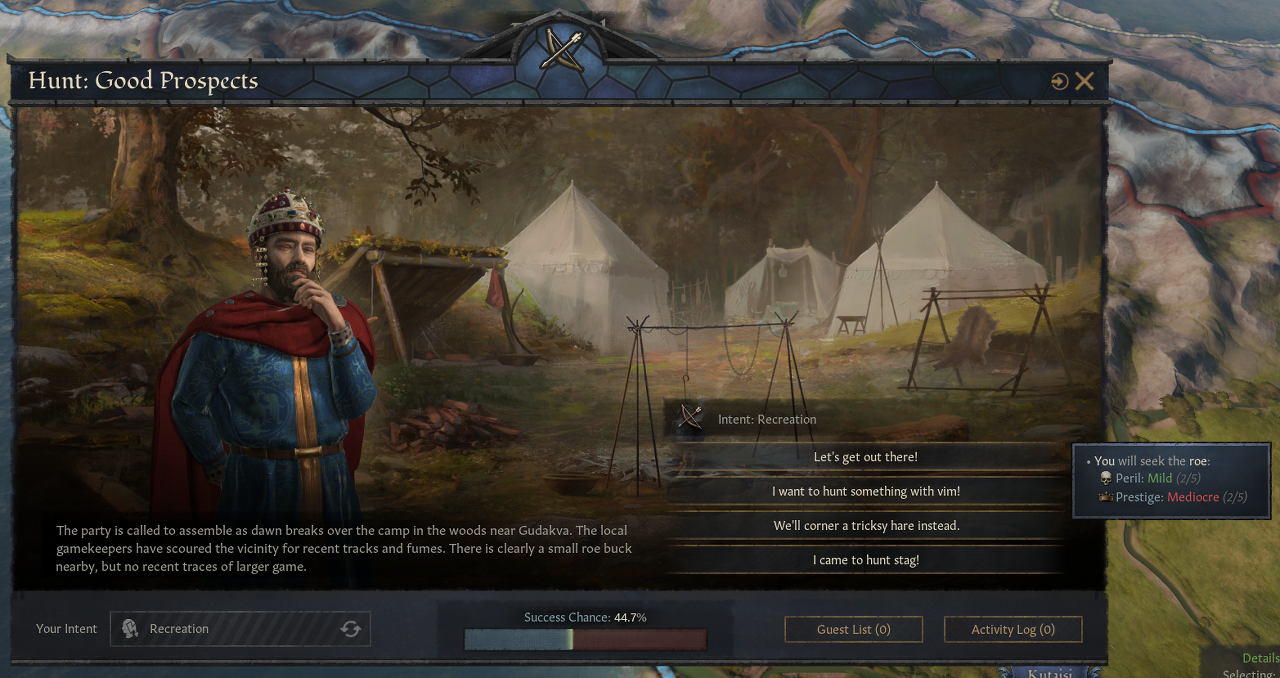Open the Activity Log
1280x678 pixels.
[x=1012, y=629]
